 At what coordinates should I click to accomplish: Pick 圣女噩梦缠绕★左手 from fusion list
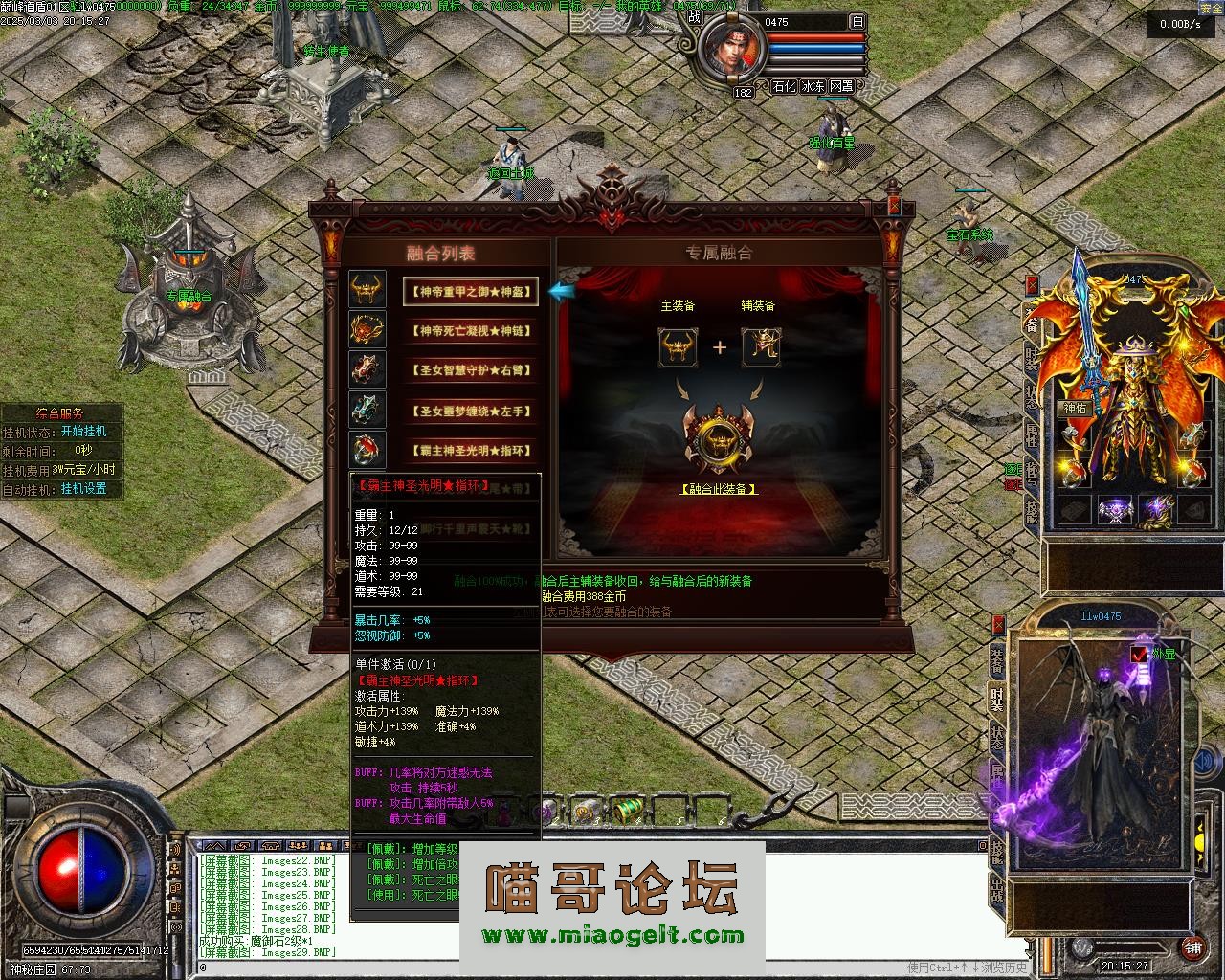(470, 412)
